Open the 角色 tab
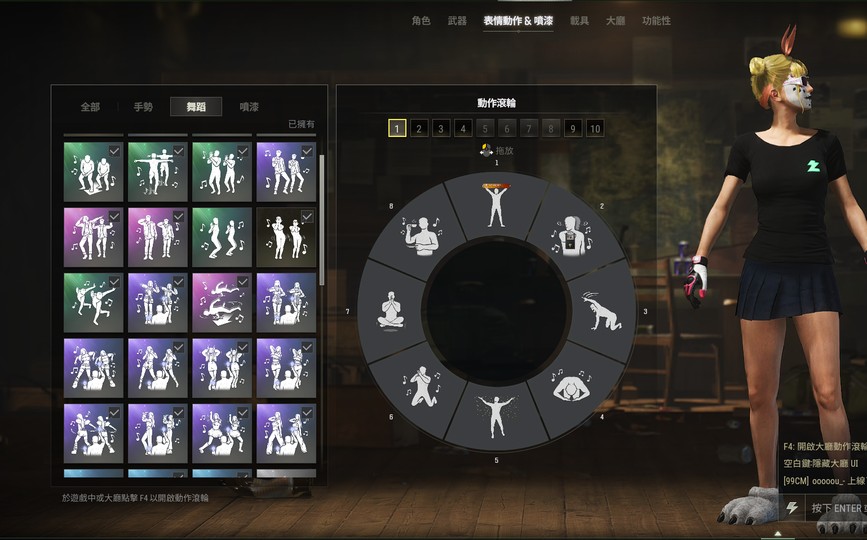The image size is (867, 540). click(x=421, y=20)
